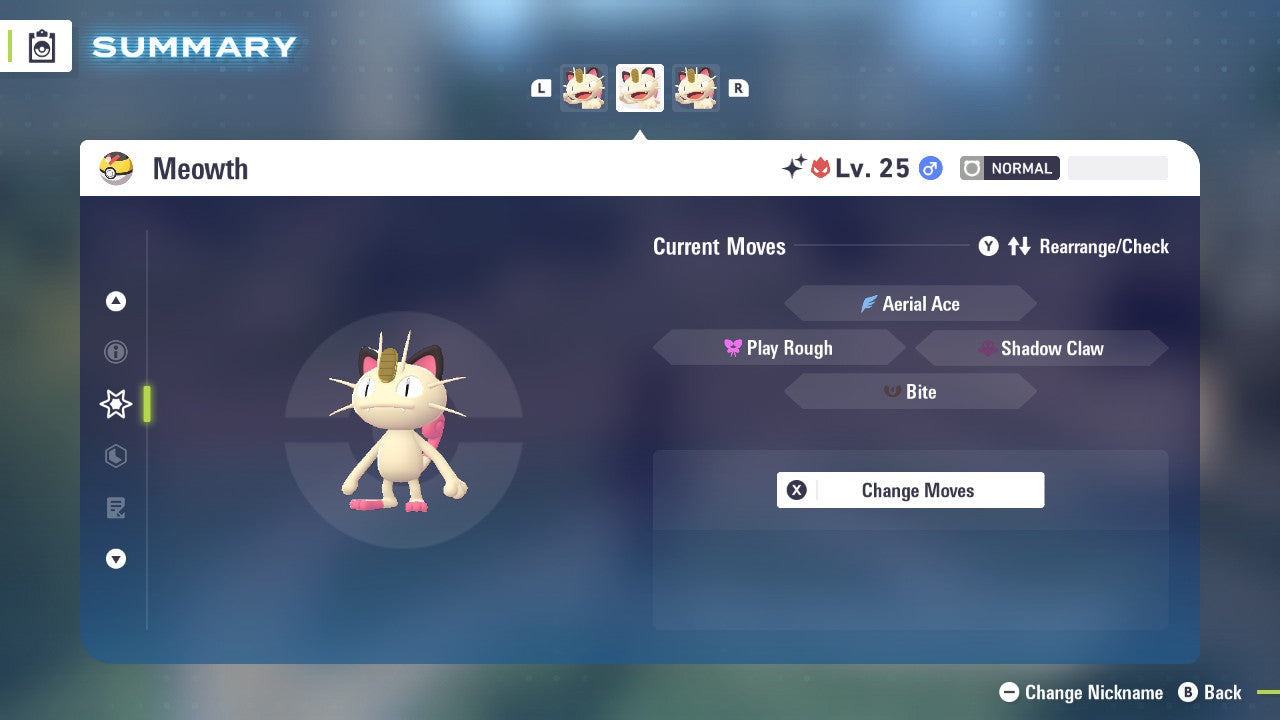Click the Poke Ball icon beside Meowth's name
This screenshot has height=720, width=1280.
pyautogui.click(x=116, y=168)
